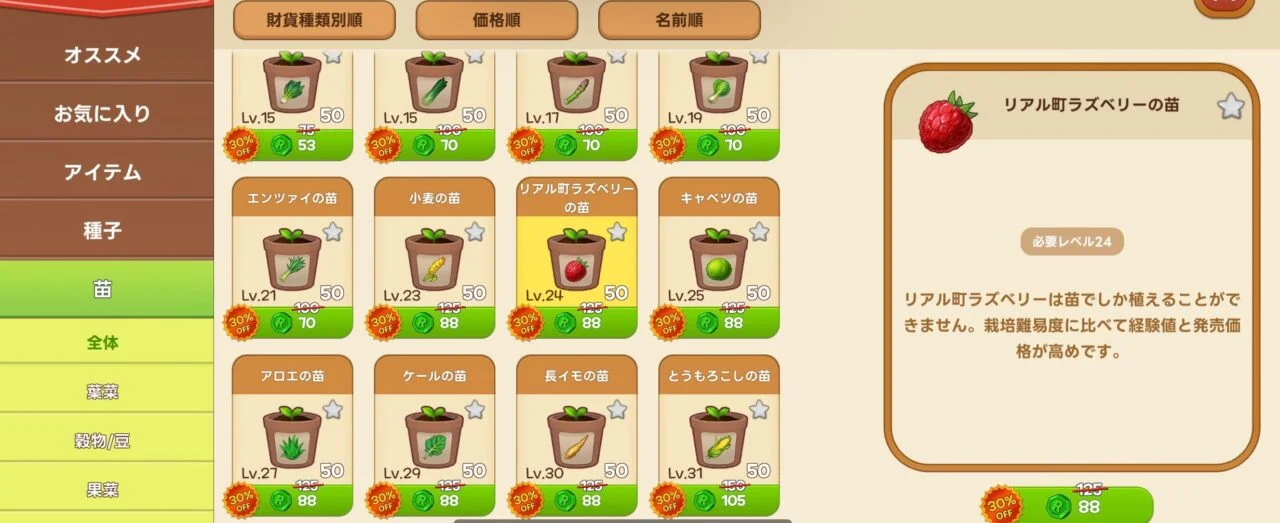Sort by name with 名前順

point(679,20)
